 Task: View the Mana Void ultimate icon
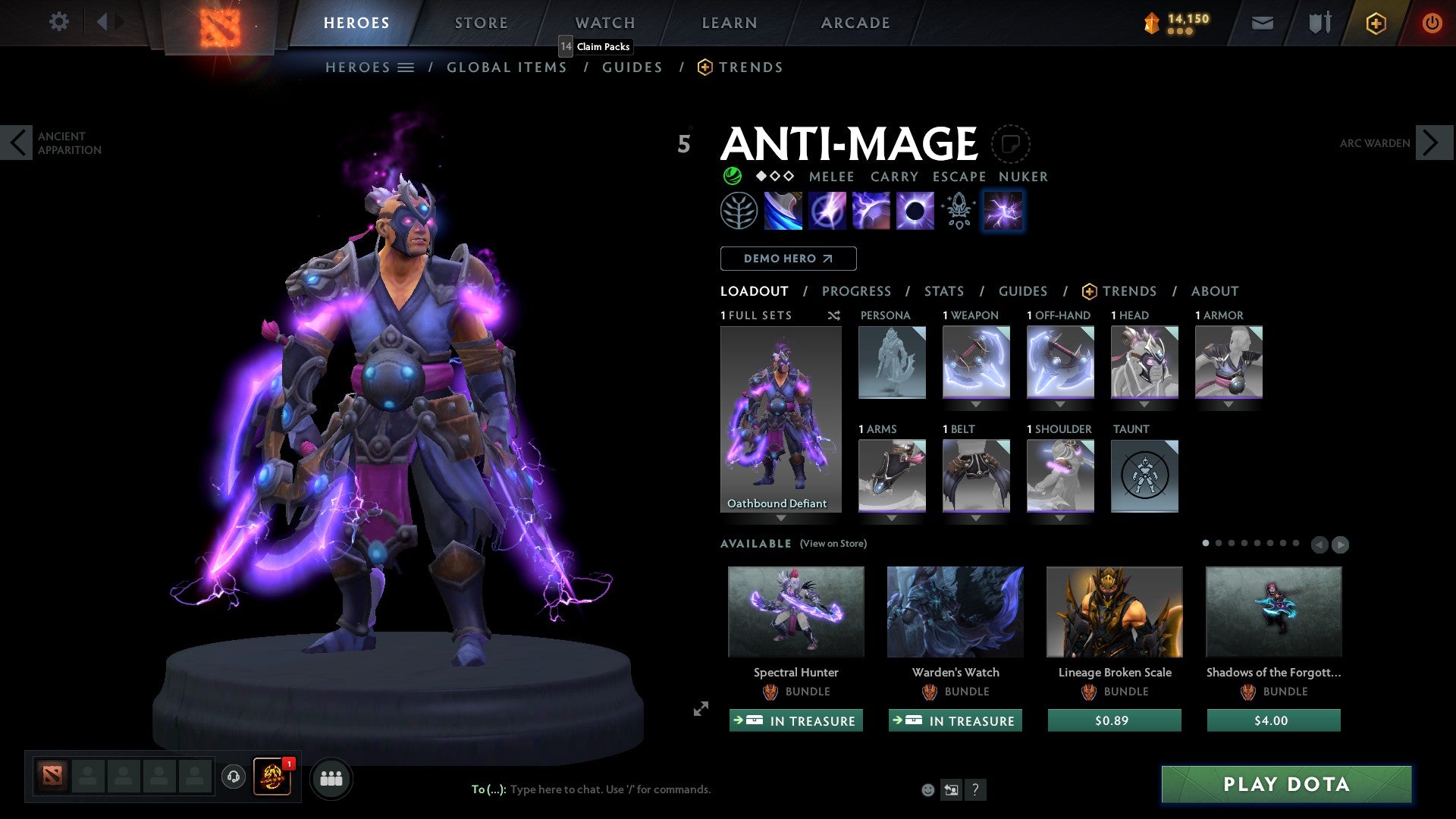pos(914,210)
